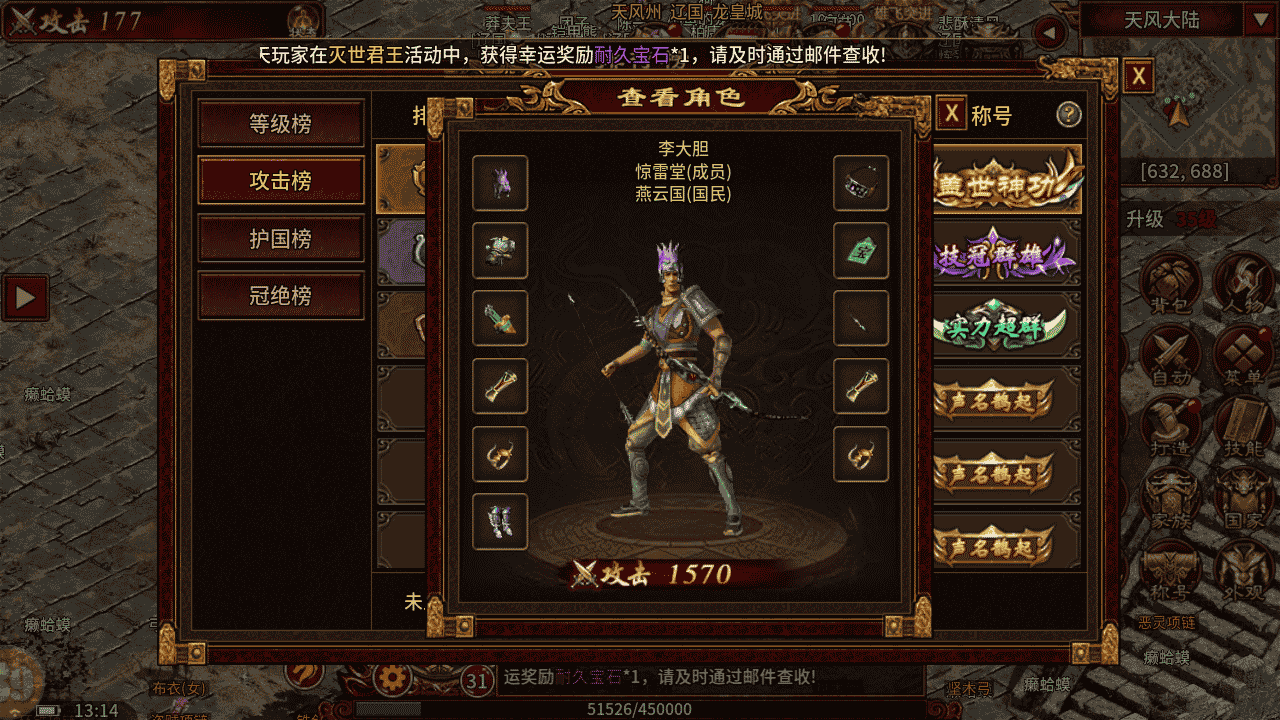Click the 实力超群 button
1280x720 pixels.
coord(1005,326)
